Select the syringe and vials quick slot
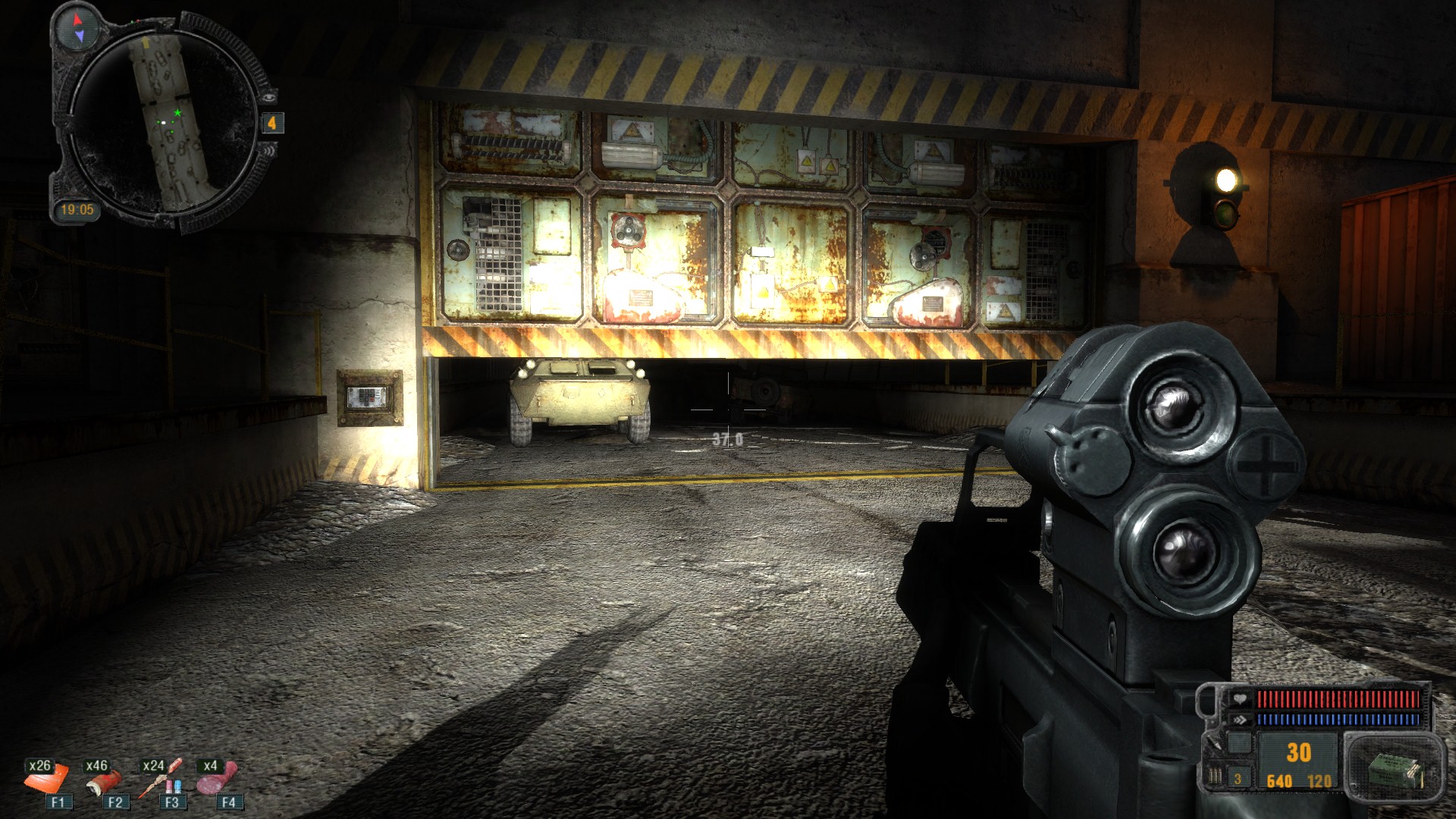 [x=161, y=778]
